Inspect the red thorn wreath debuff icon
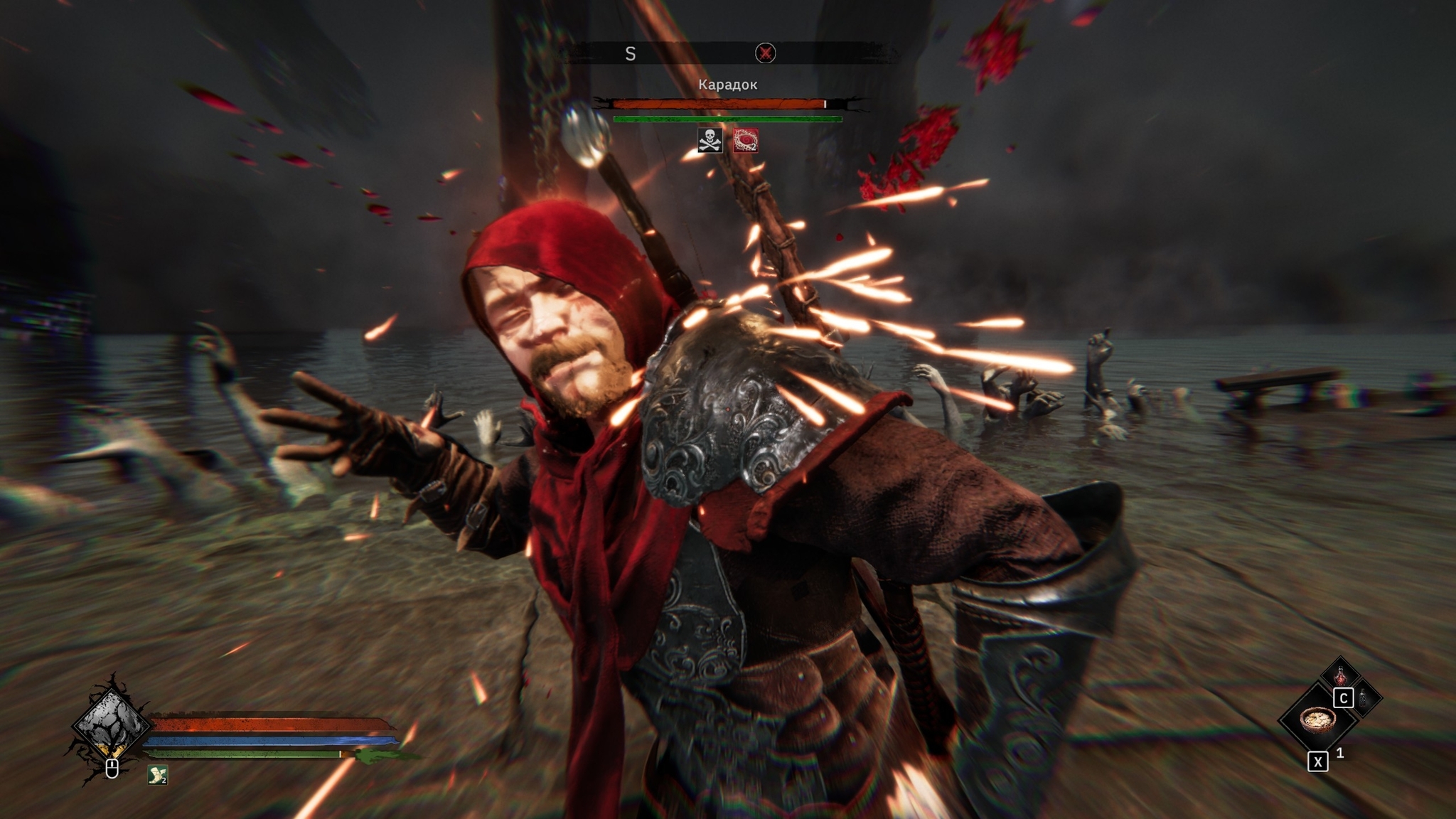The width and height of the screenshot is (1456, 819). point(746,140)
